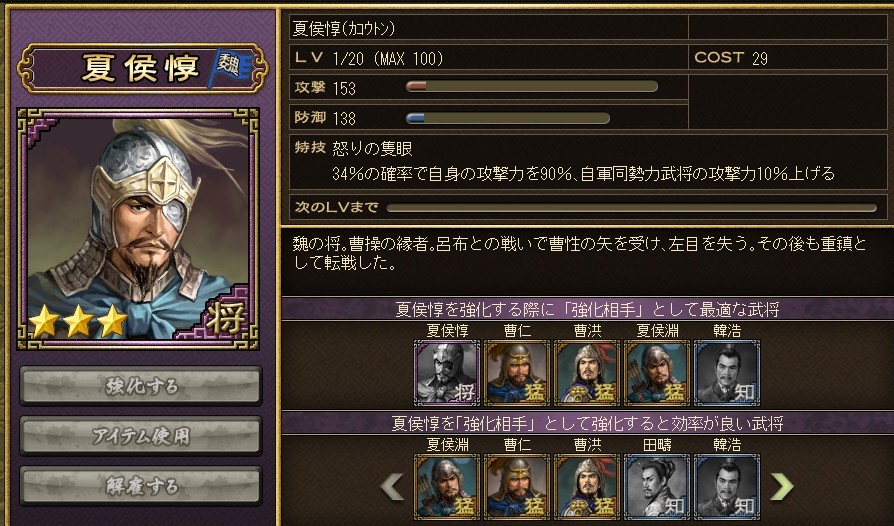The height and width of the screenshot is (526, 894).
Task: Choose the 解雇する dismiss button
Action: click(140, 485)
